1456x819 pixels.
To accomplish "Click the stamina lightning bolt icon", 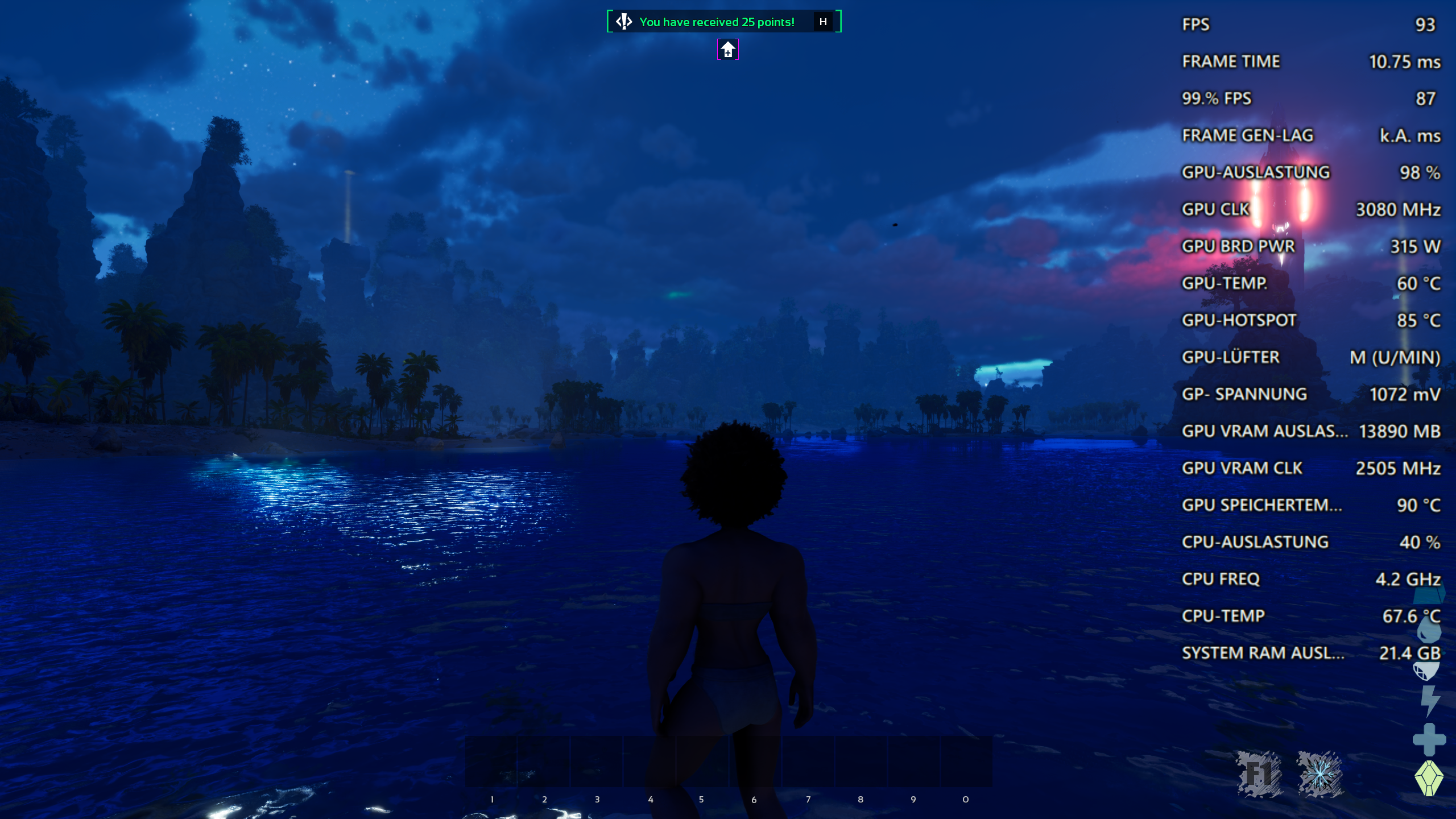I will [x=1429, y=699].
